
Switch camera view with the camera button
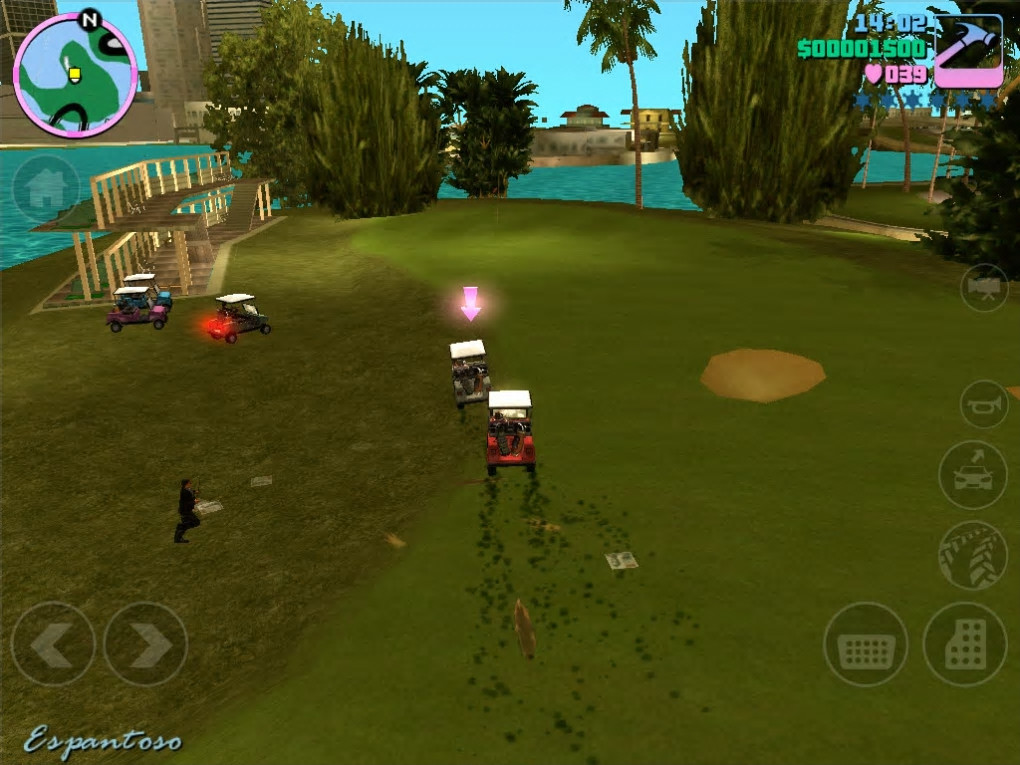coord(984,288)
